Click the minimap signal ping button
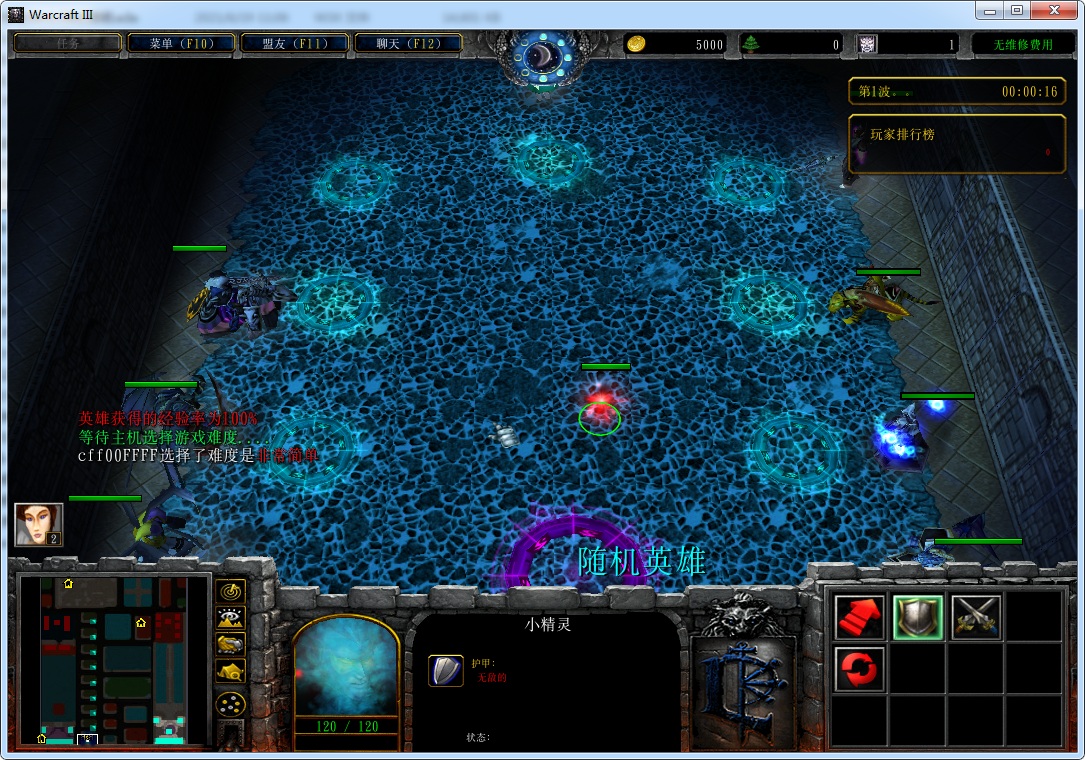 (230, 591)
